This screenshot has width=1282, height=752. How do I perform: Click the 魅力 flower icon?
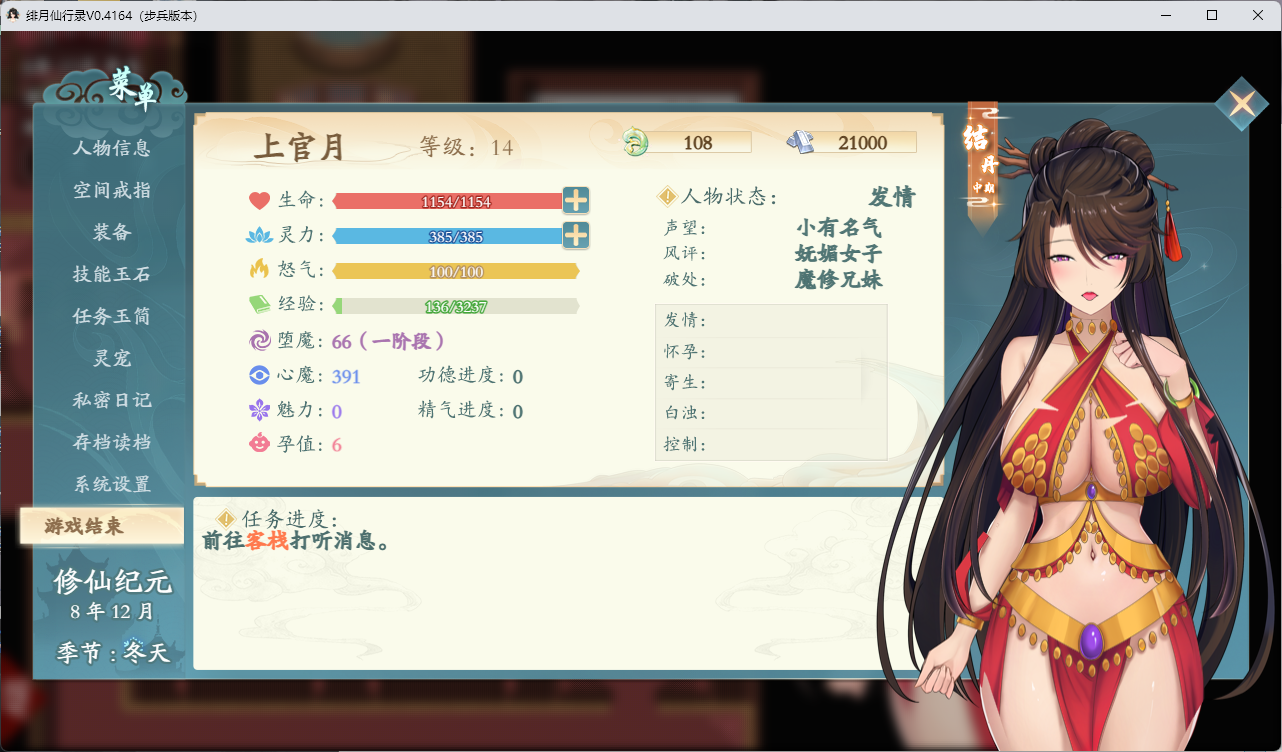pos(258,410)
